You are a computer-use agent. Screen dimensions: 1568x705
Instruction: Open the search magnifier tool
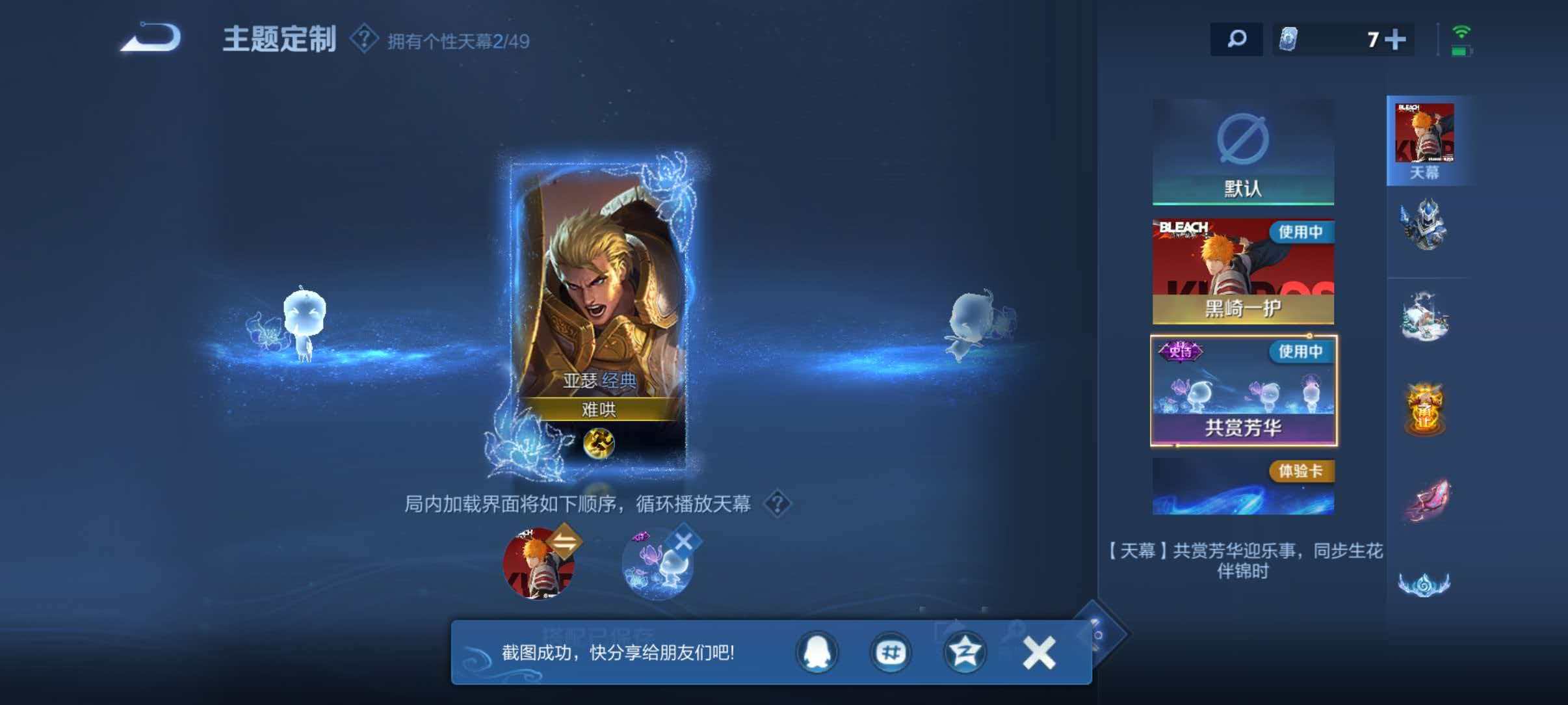(x=1238, y=40)
